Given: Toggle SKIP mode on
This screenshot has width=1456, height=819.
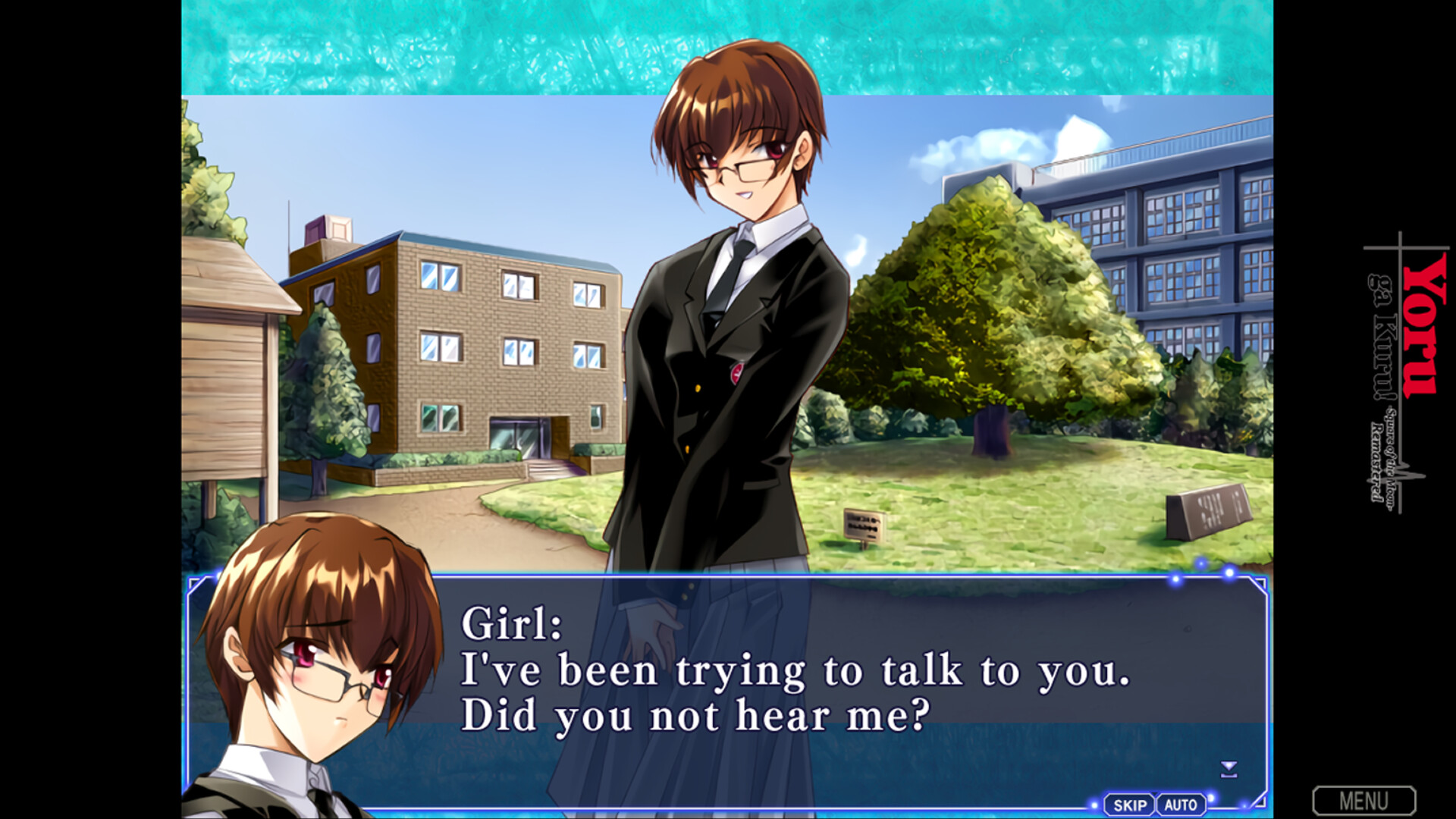Looking at the screenshot, I should pyautogui.click(x=1129, y=804).
